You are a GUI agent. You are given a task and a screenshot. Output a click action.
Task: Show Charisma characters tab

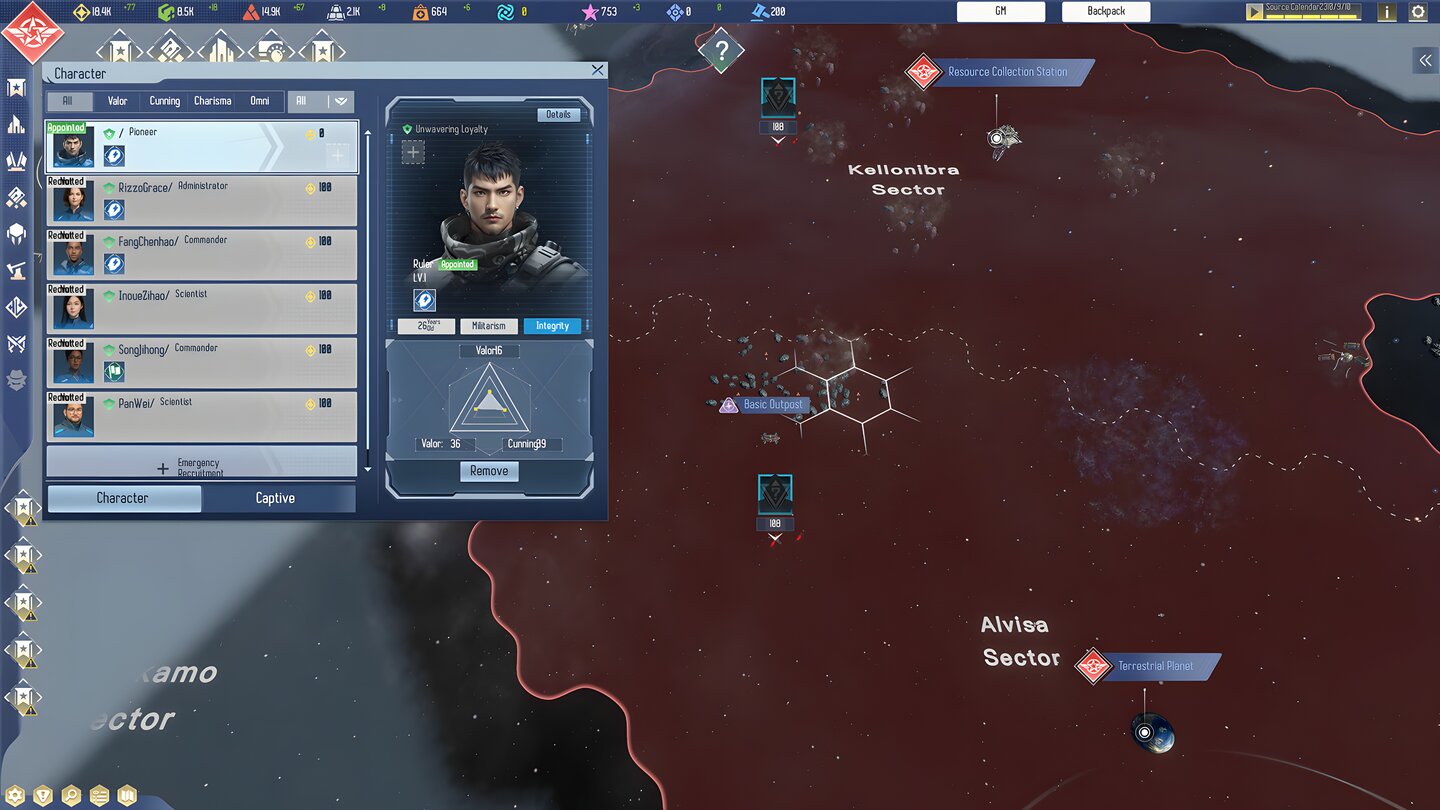click(212, 101)
